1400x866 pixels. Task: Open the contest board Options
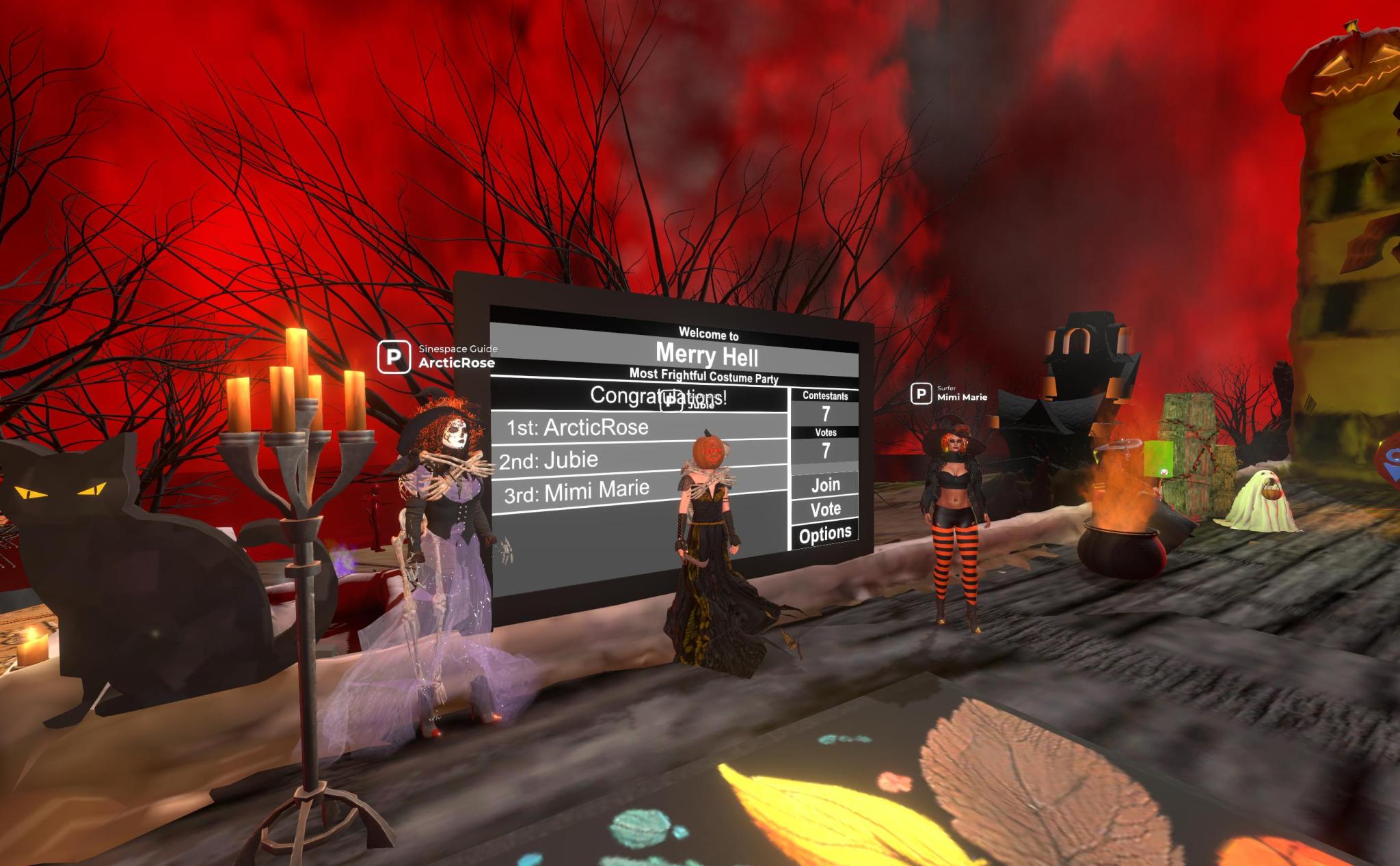(825, 534)
